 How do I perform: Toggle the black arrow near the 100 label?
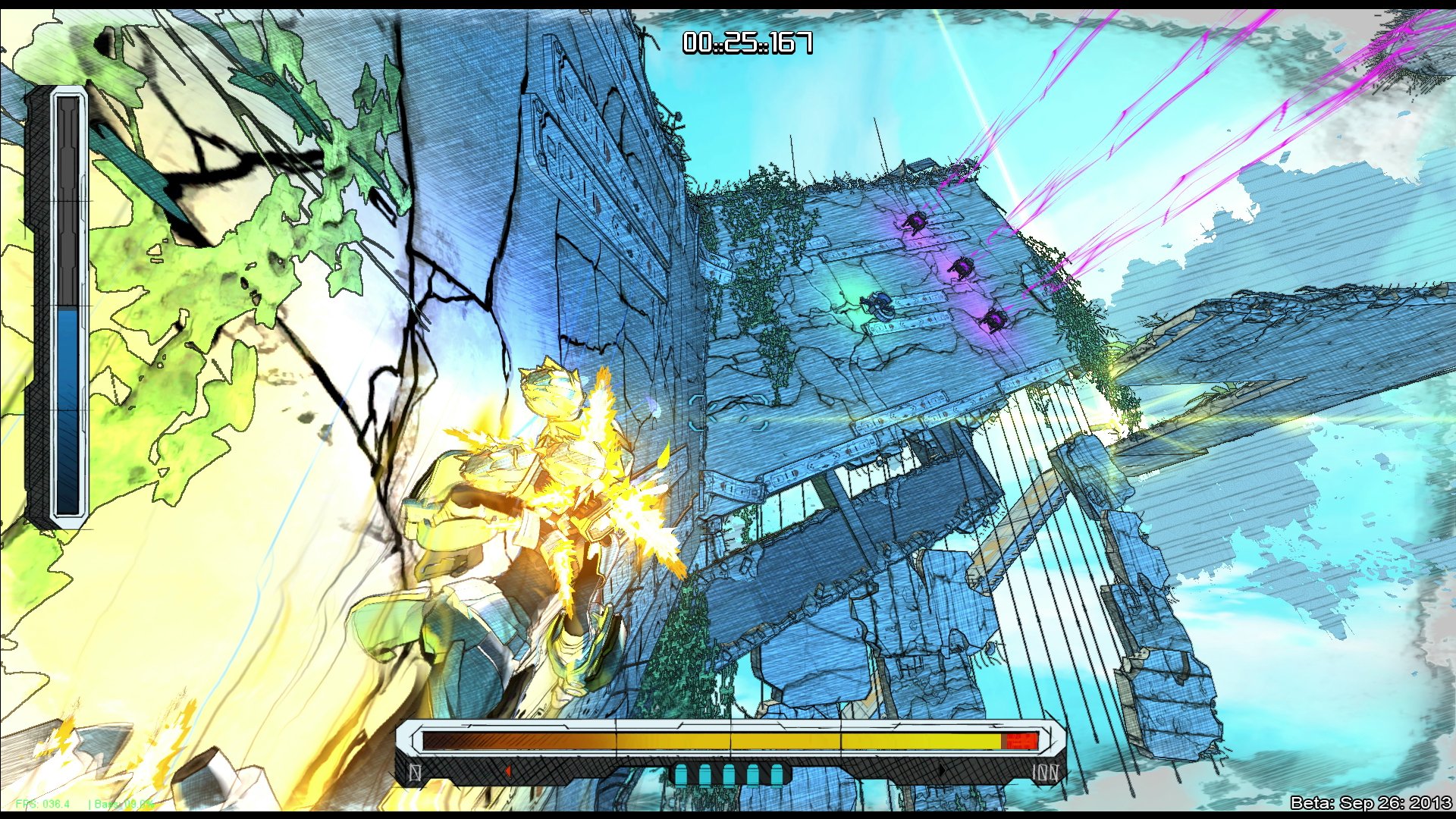click(x=943, y=771)
